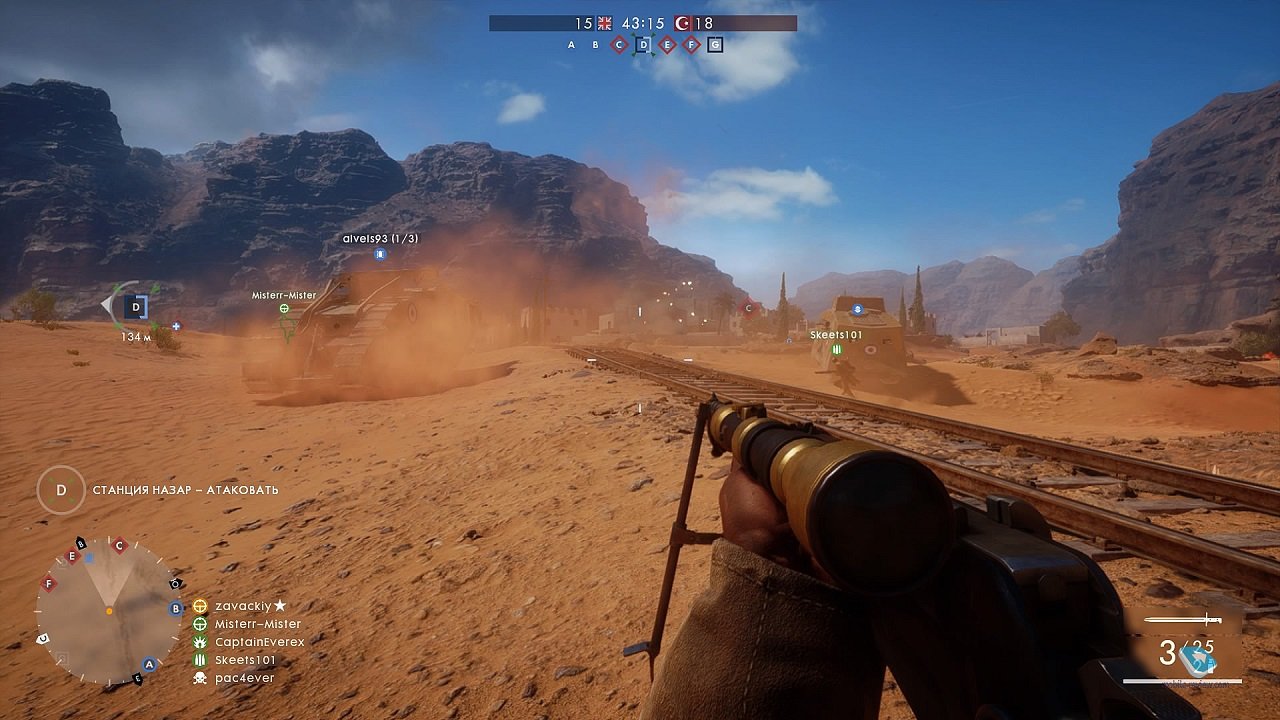Click the 134 м distance waypoint label
1280x720 pixels.
137,338
